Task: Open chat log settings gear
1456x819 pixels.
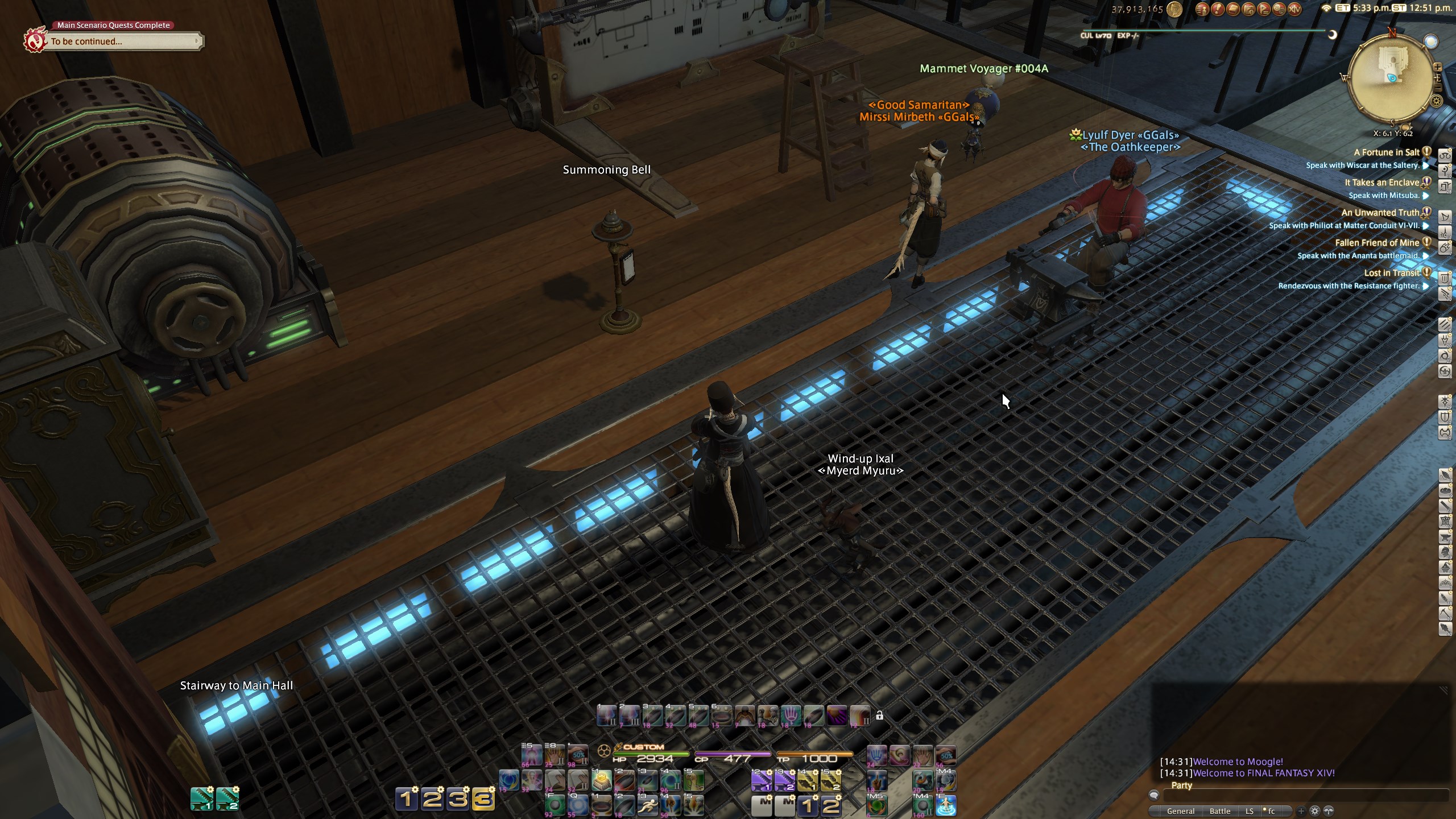Action: 1314,811
